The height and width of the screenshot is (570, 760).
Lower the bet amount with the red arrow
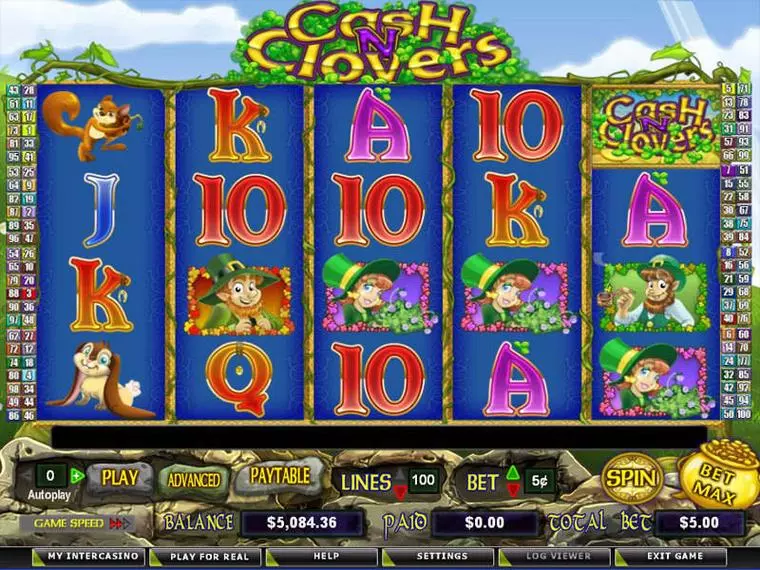513,489
